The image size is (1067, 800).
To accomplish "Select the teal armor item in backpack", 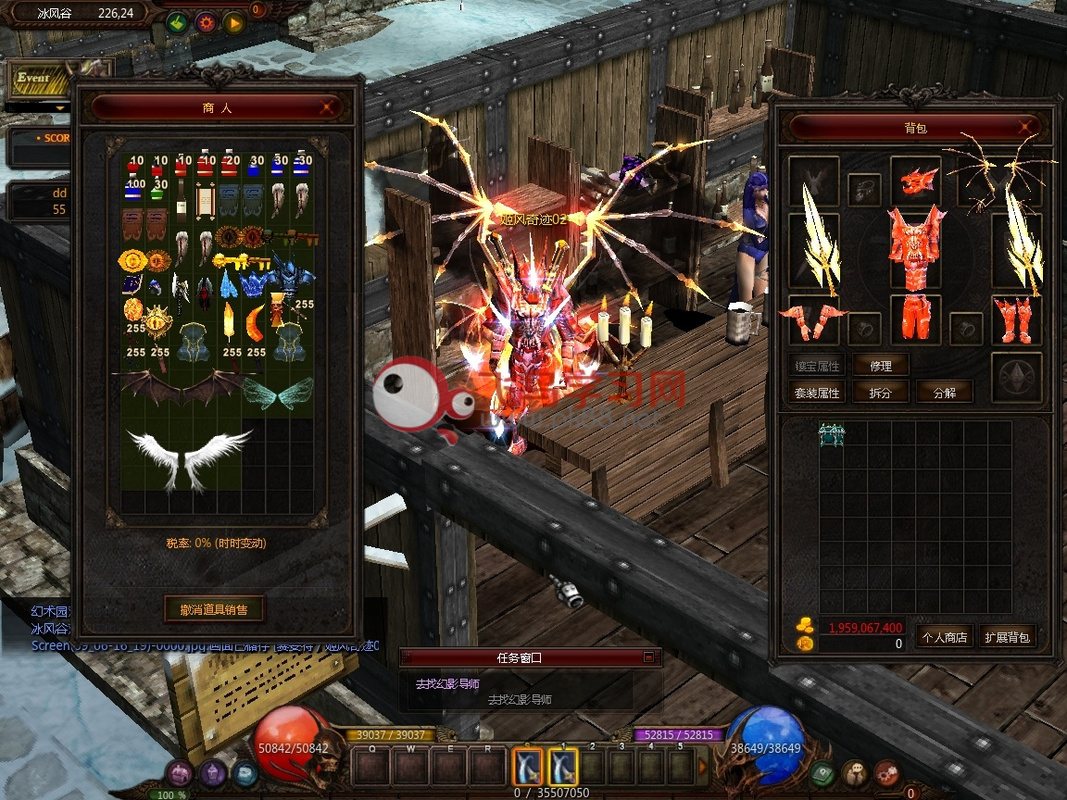I will pyautogui.click(x=831, y=433).
